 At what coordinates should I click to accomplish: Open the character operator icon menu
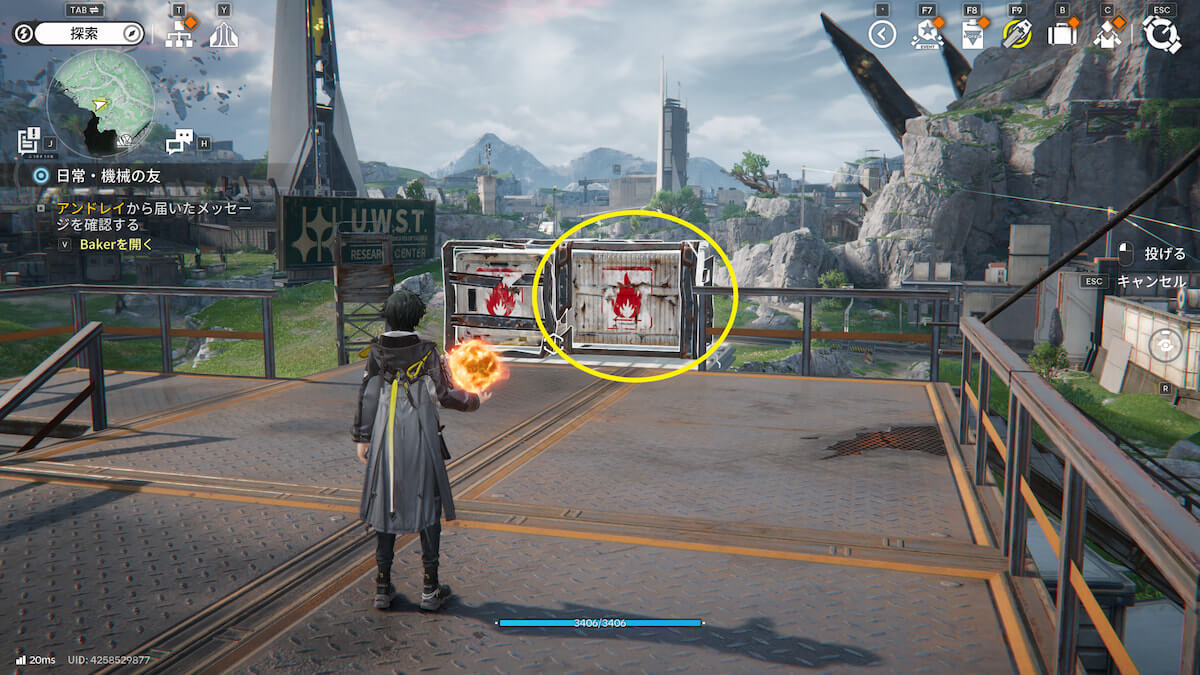point(1107,35)
